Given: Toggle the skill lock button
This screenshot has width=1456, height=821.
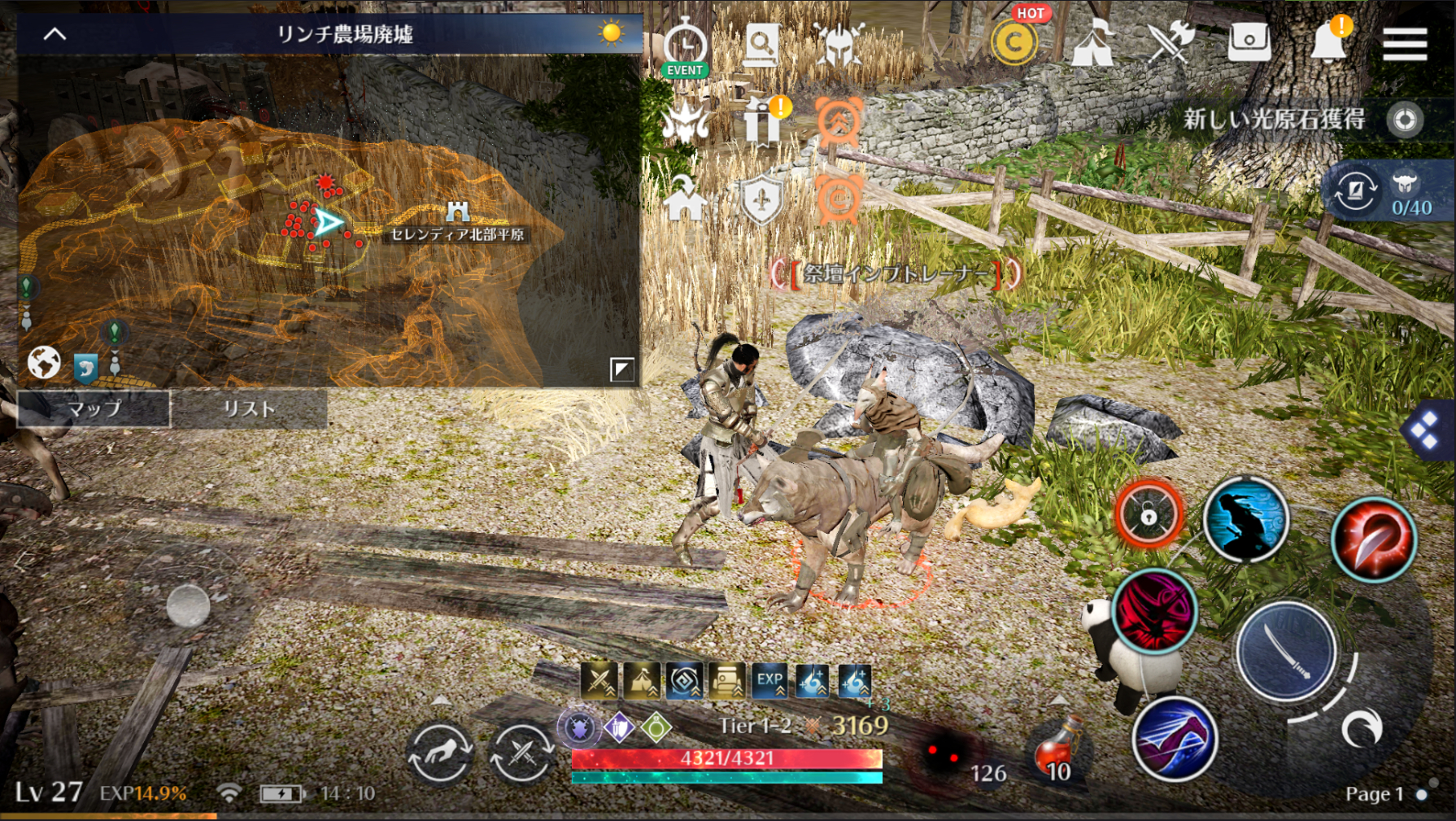Looking at the screenshot, I should click(x=1148, y=516).
